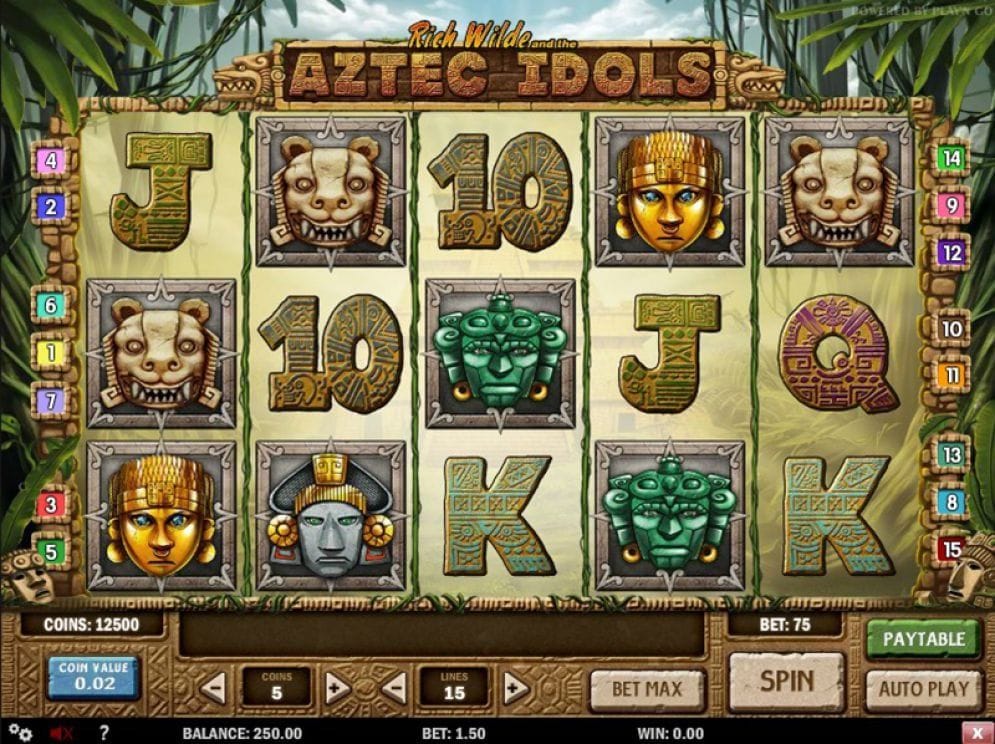This screenshot has width=995, height=744.
Task: Open help with the question mark icon
Action: tap(103, 733)
